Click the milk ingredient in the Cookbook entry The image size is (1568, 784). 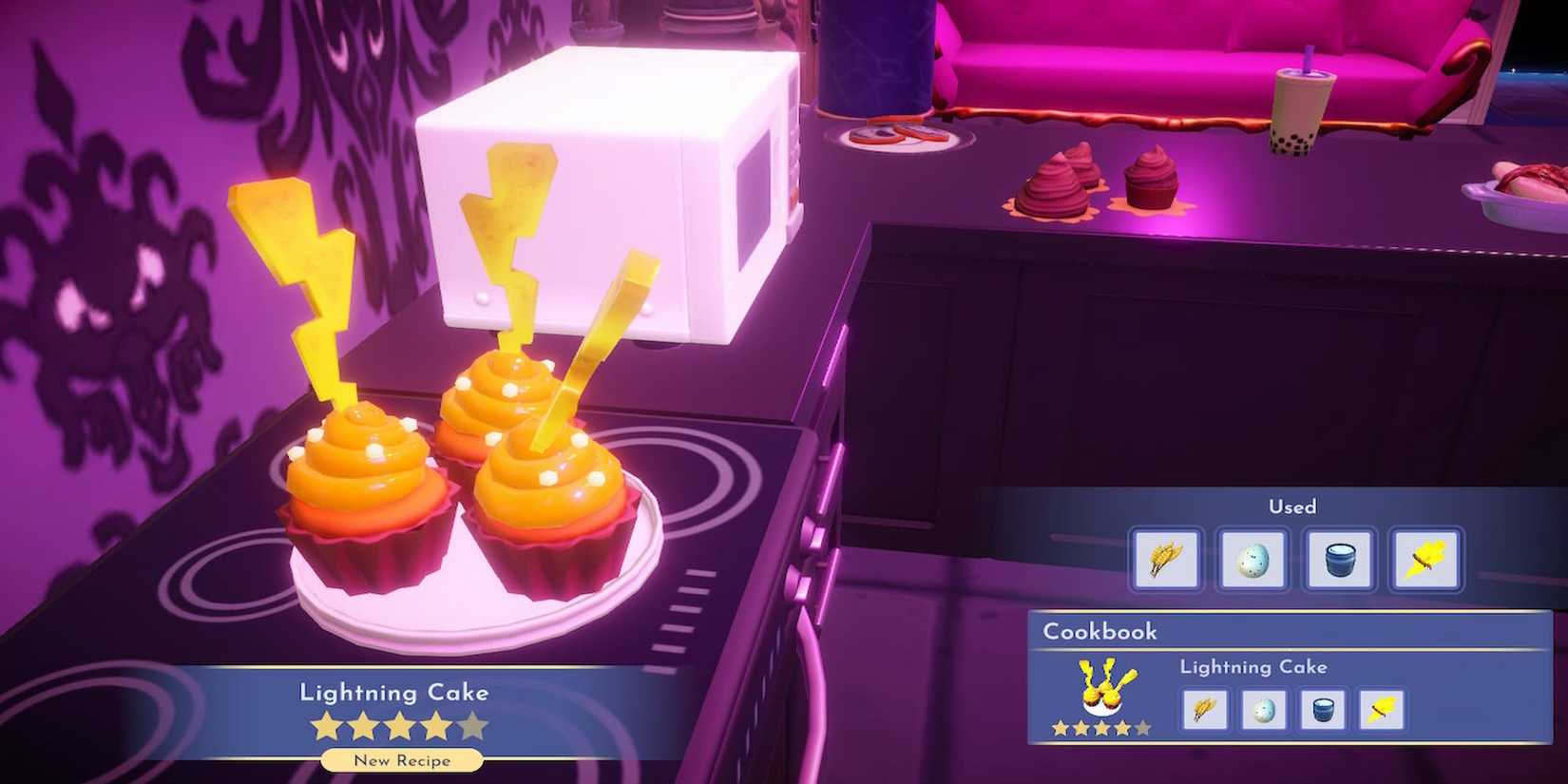tap(1323, 710)
